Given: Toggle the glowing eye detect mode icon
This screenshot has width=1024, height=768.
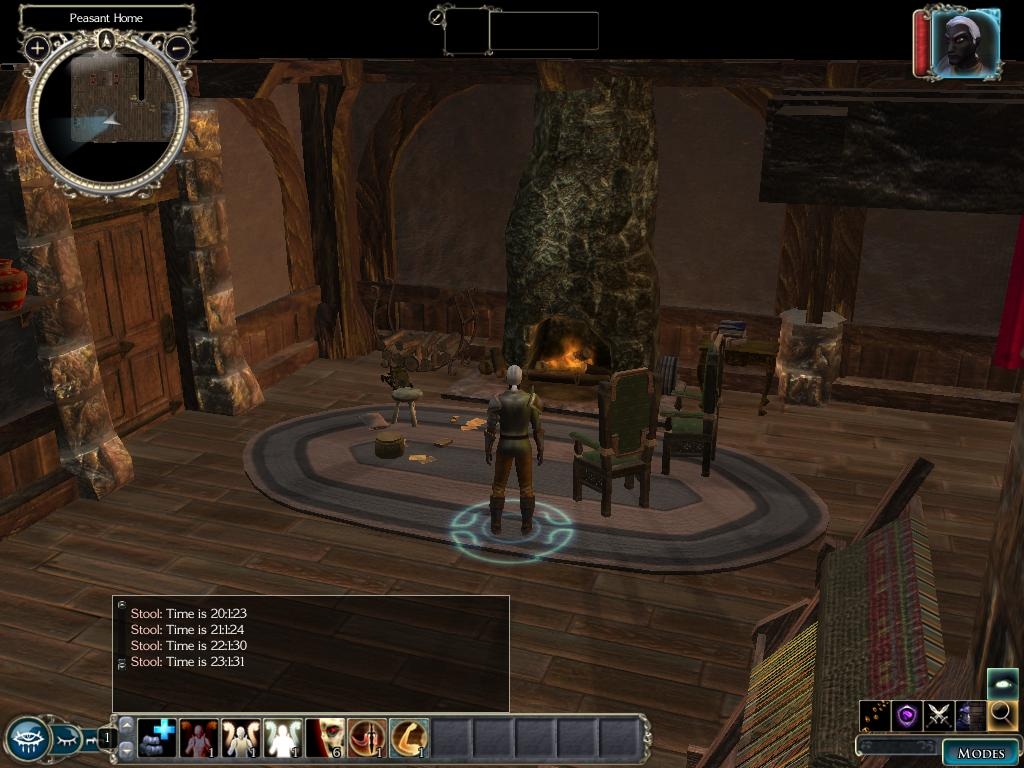Looking at the screenshot, I should tap(1003, 684).
